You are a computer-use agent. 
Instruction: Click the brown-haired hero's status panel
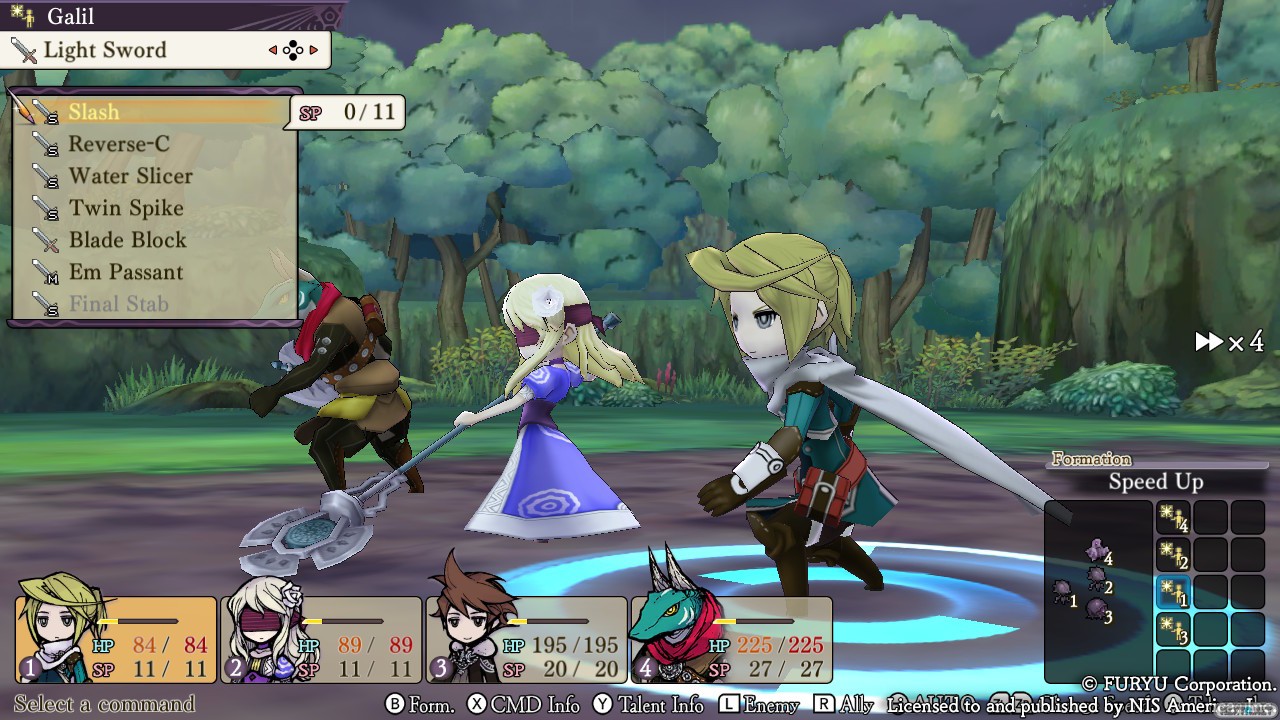click(527, 640)
